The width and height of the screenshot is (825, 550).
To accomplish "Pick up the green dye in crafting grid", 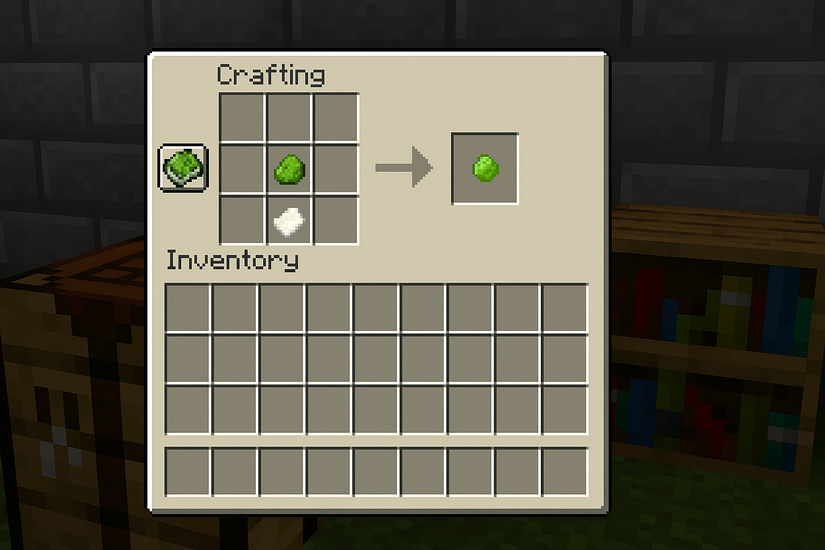I will [290, 168].
